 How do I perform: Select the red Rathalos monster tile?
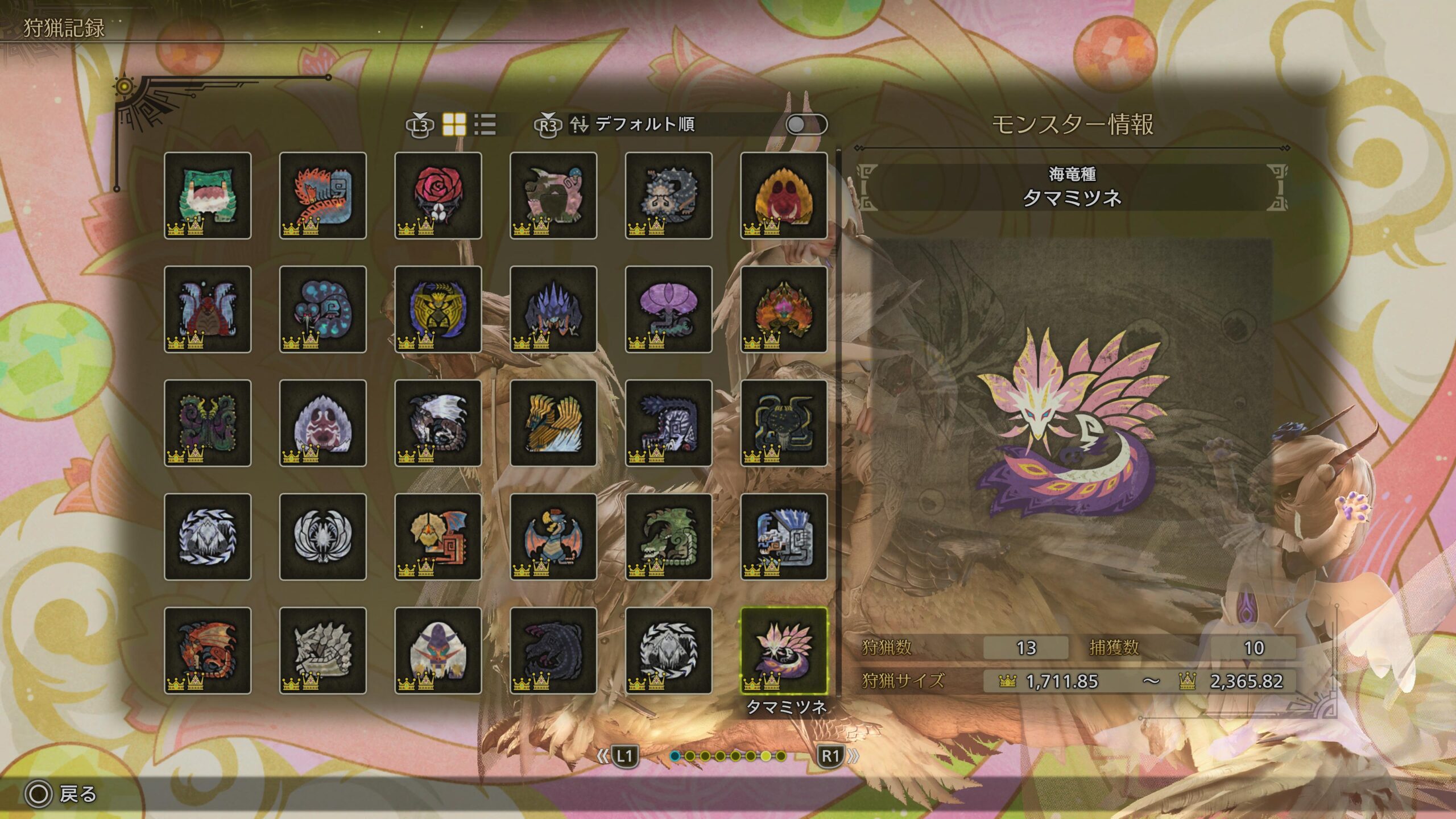[208, 650]
